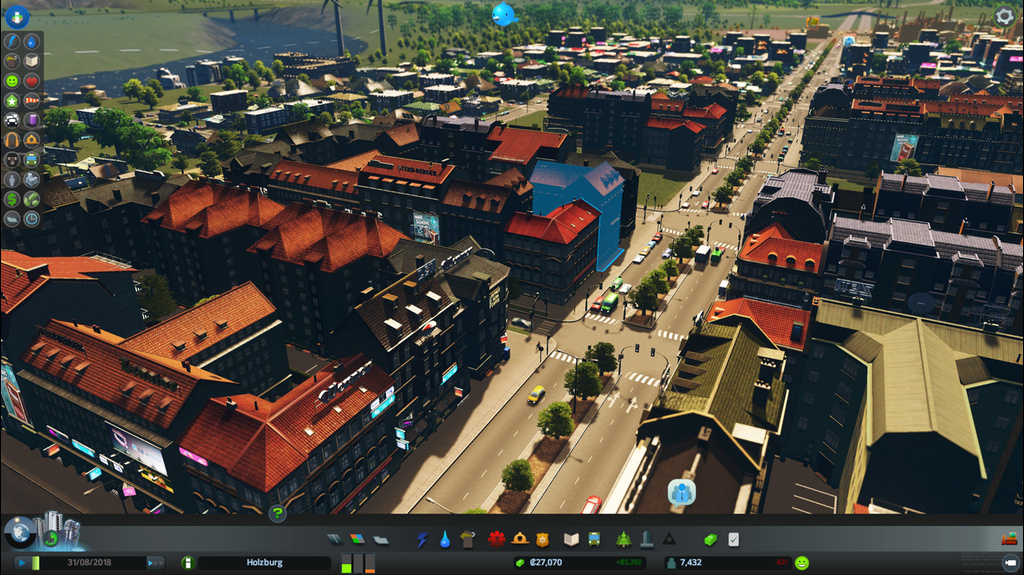1024x575 pixels.
Task: Open the garbage services menu
Action: click(x=467, y=539)
